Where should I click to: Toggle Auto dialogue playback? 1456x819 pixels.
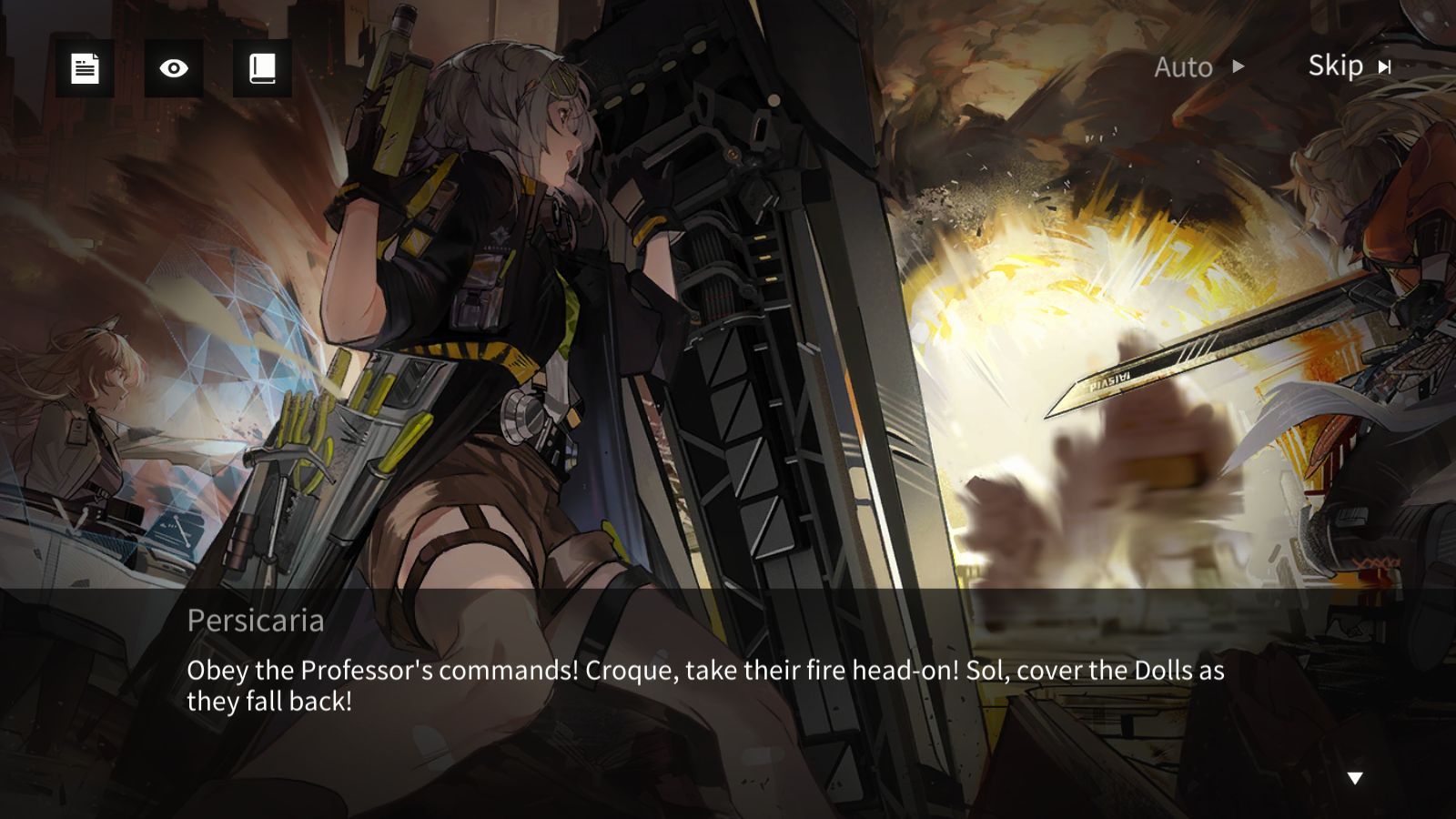coord(1198,67)
